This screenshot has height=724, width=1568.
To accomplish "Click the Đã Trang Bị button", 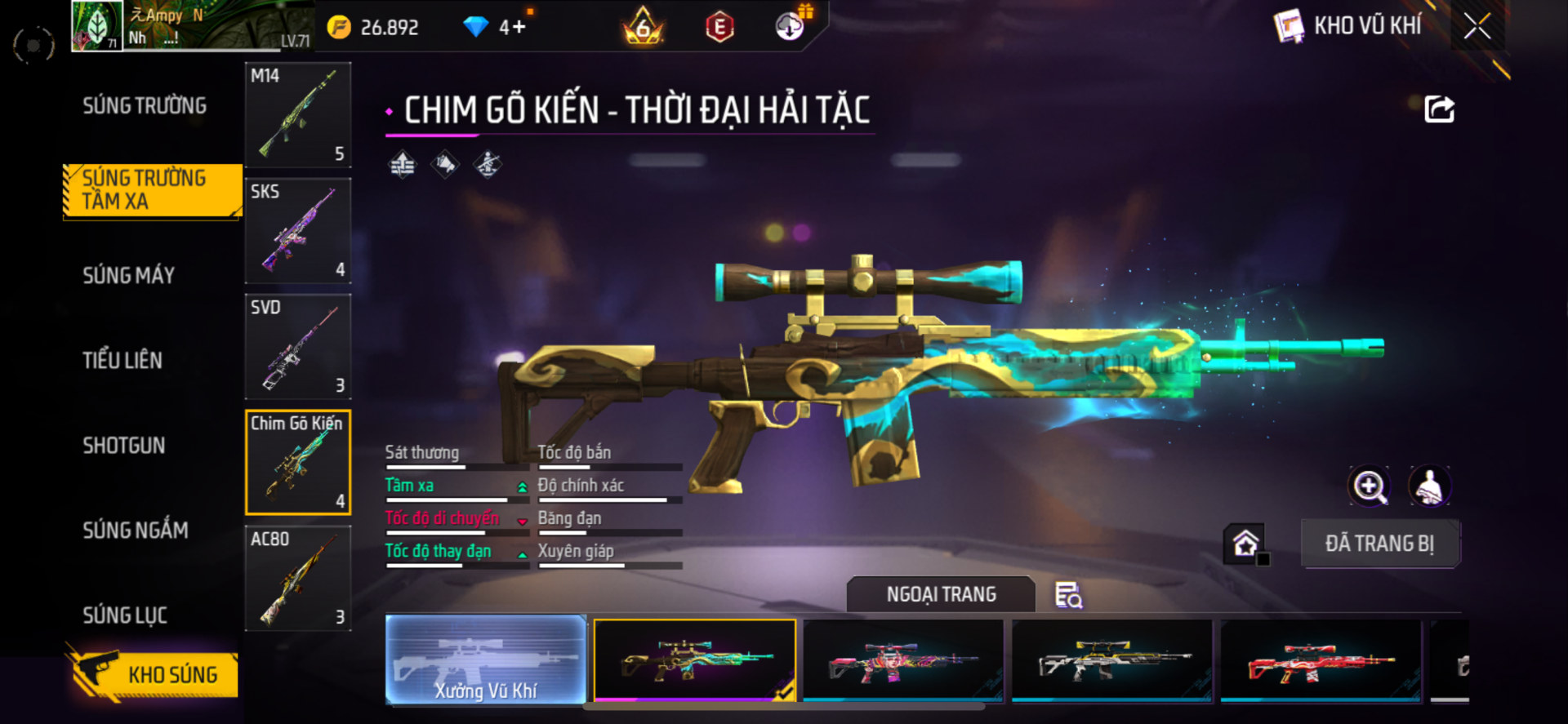I will (x=1379, y=544).
